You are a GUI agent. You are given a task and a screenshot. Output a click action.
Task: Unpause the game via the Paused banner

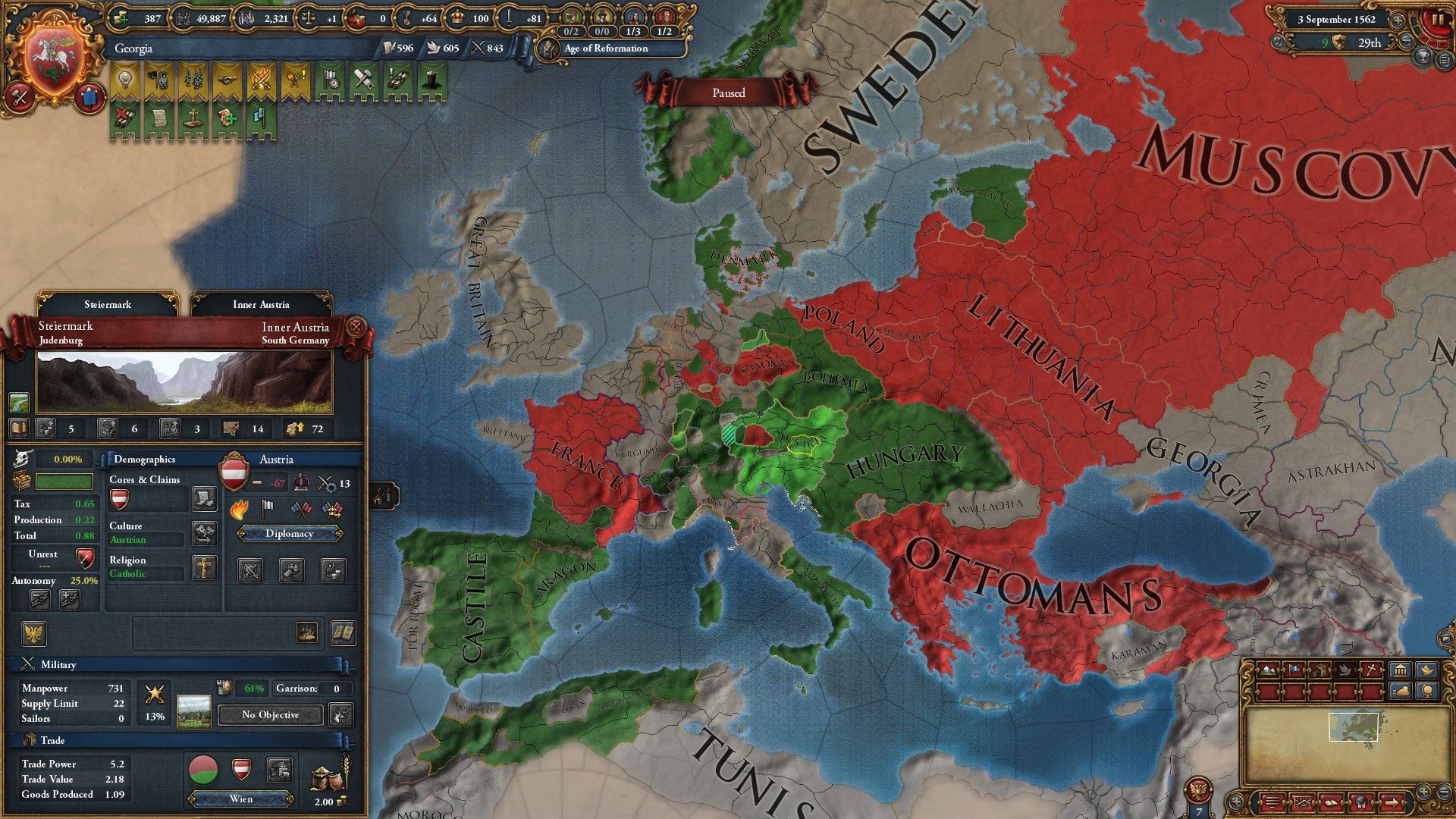(x=728, y=92)
